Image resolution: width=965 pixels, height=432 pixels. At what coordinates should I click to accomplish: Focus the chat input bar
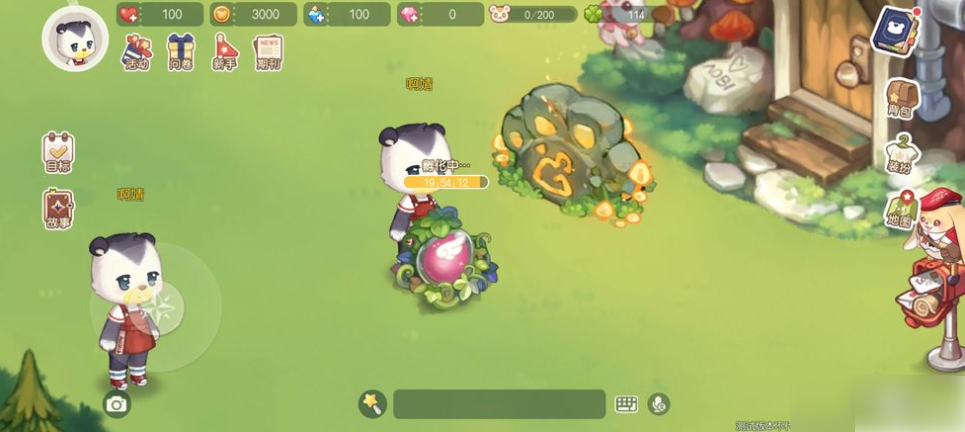499,404
